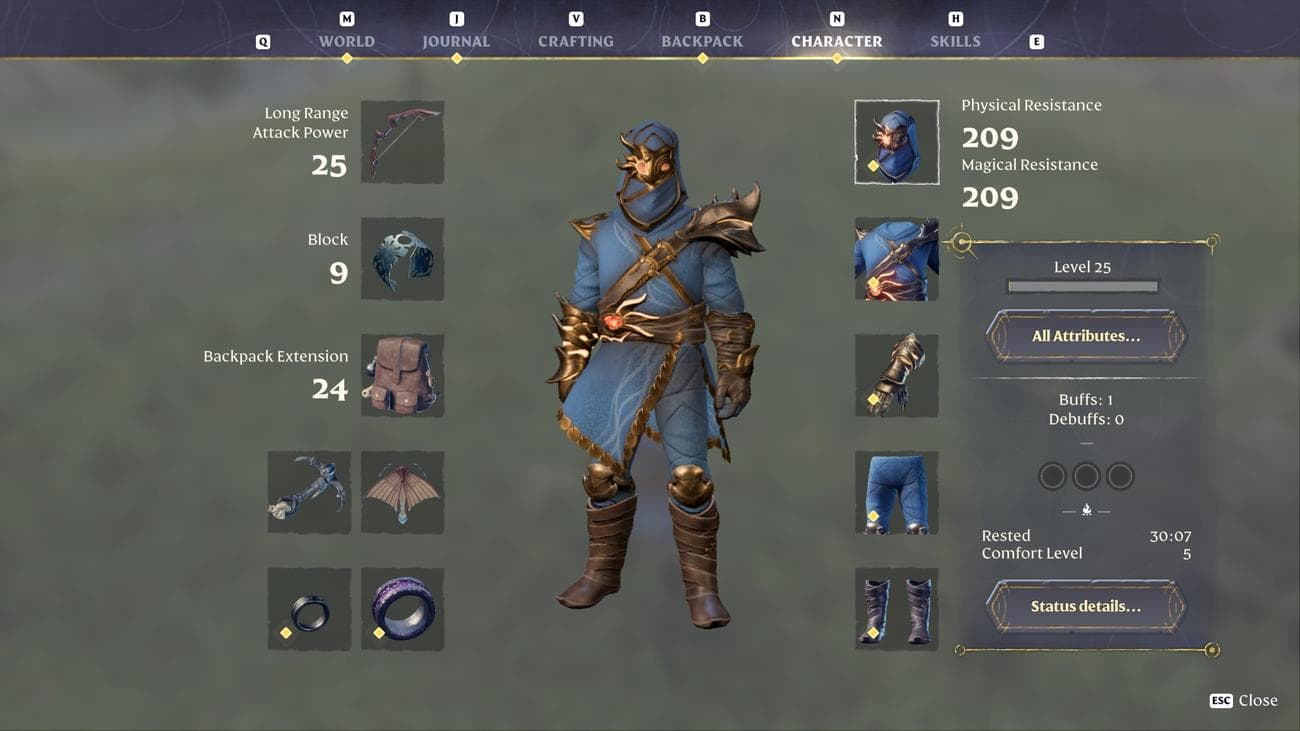Switch to the Skills tab
Screen dimensions: 1300x731
[x=955, y=41]
